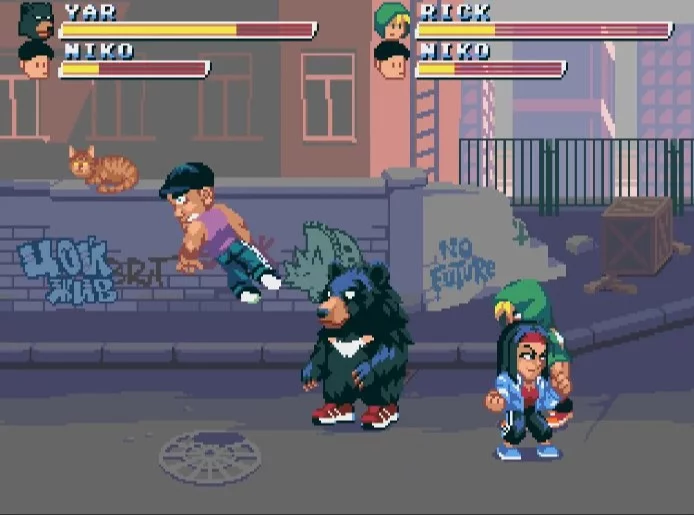Select the Niko portrait beneath Rick's
694x515 pixels.
pos(392,59)
